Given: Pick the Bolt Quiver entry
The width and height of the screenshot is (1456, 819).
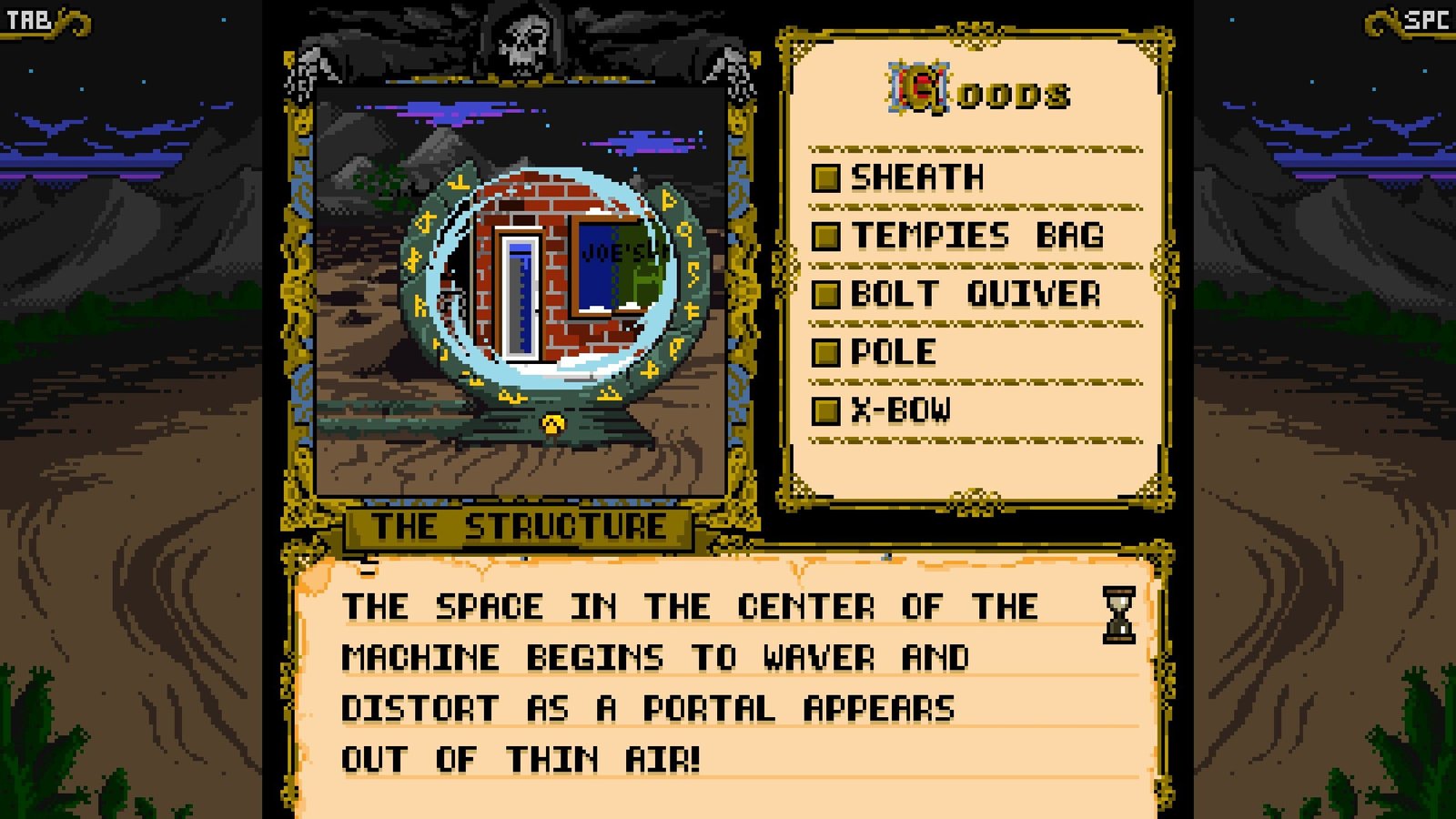Looking at the screenshot, I should click(975, 294).
